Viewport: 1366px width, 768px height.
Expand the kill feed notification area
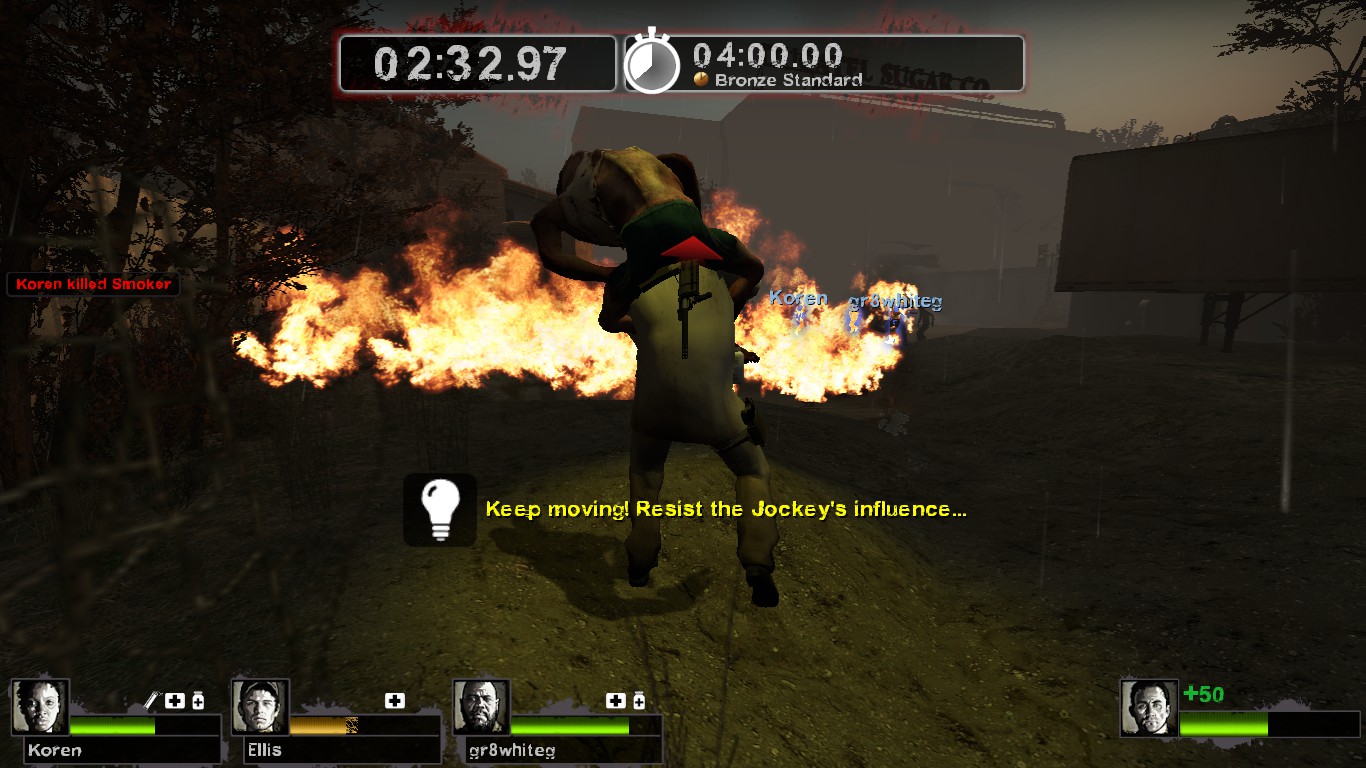point(93,285)
